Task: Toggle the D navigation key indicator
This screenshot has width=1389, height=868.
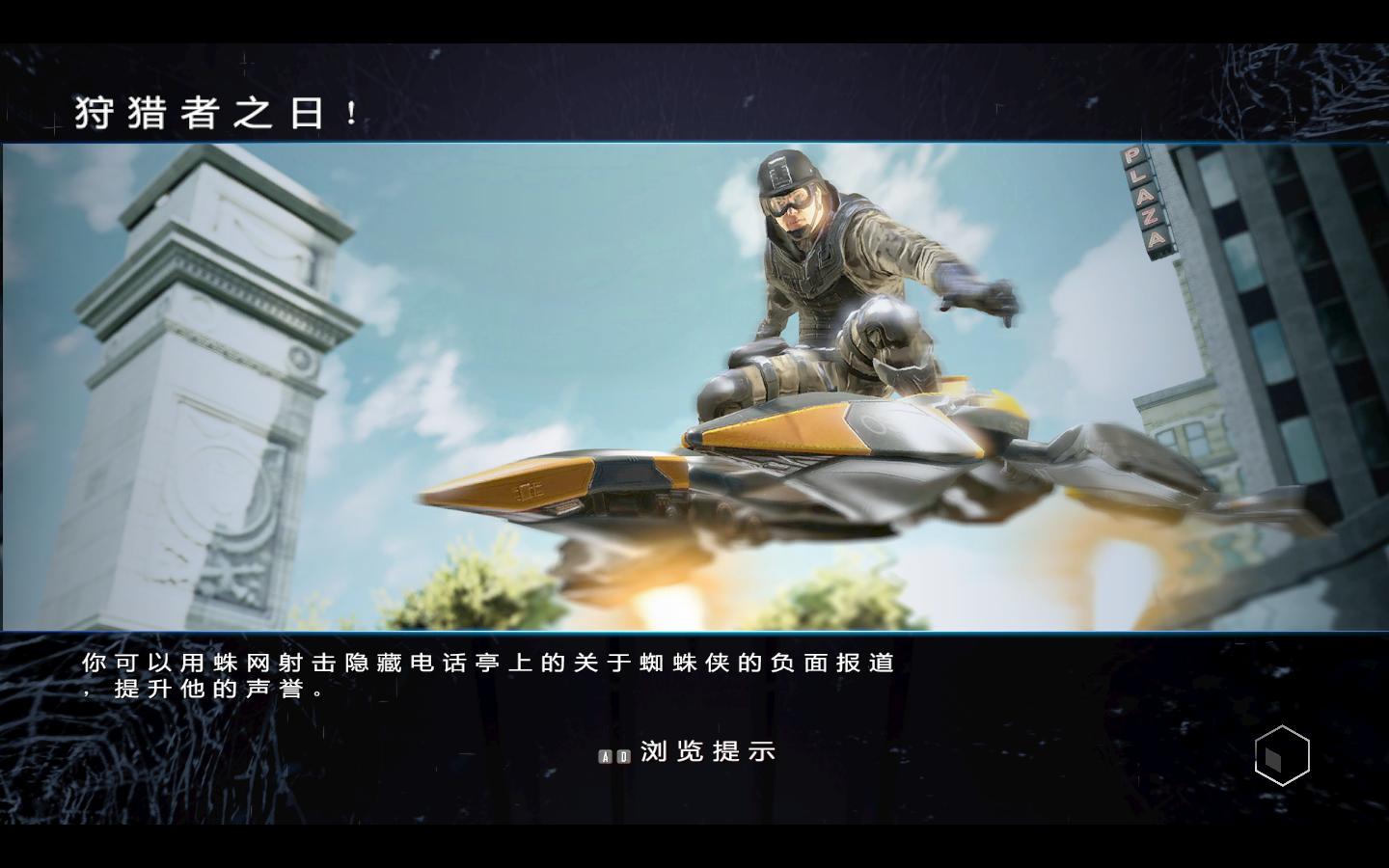Action: coord(625,756)
